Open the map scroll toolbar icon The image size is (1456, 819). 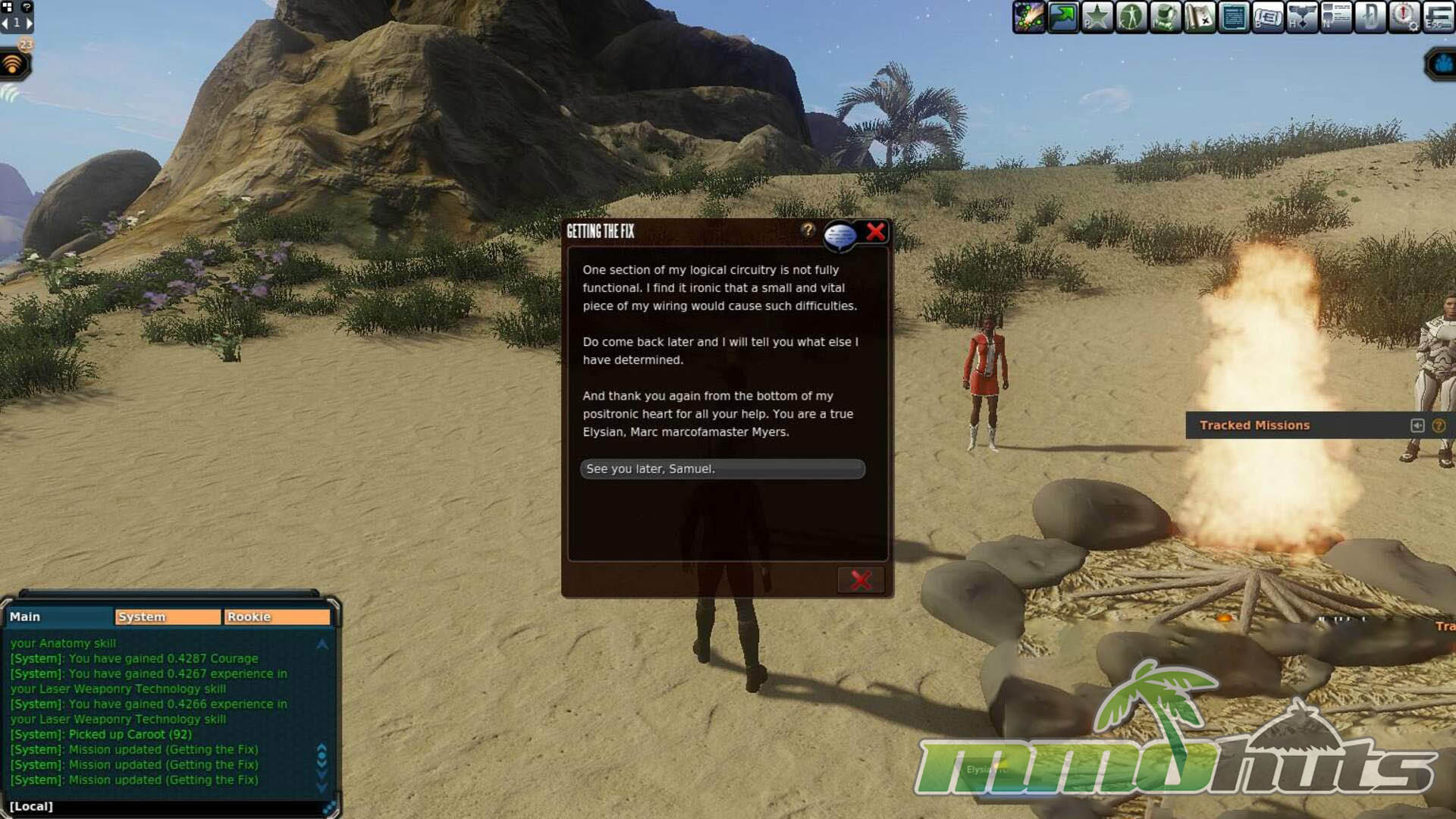coord(1200,17)
